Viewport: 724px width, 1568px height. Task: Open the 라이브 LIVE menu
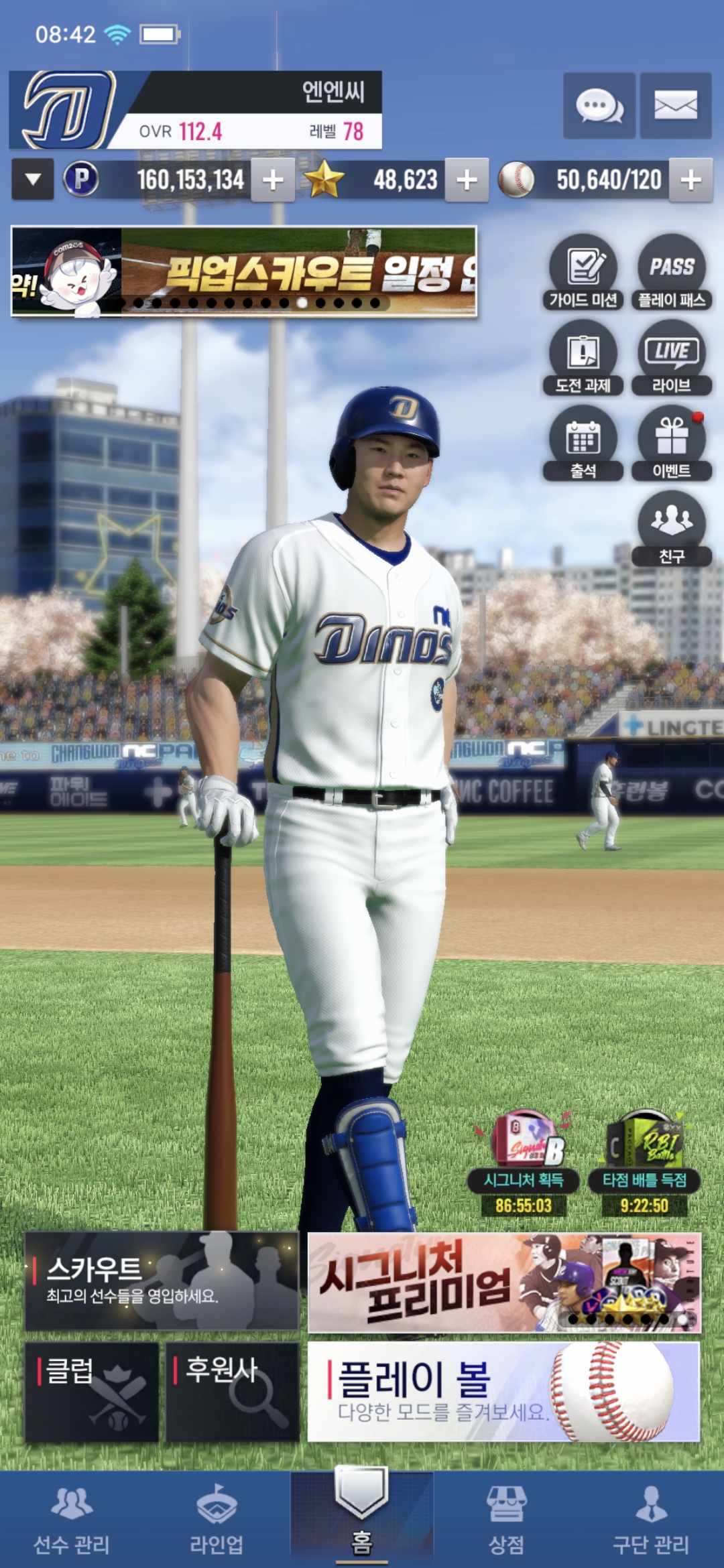point(671,357)
